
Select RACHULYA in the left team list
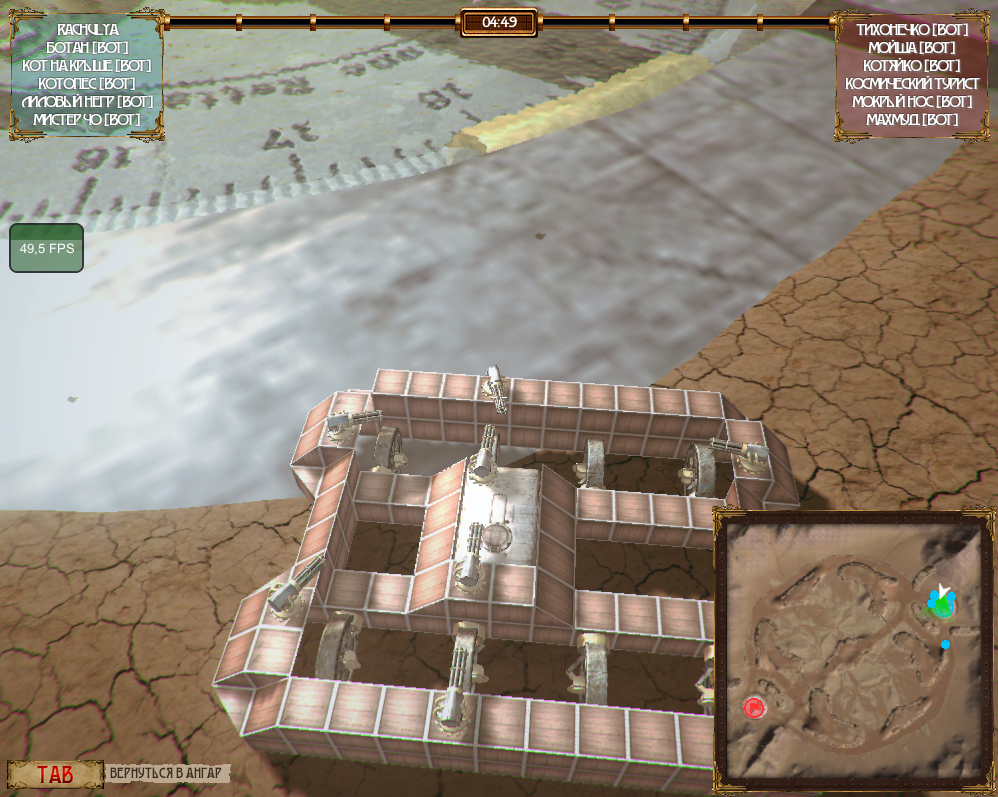pyautogui.click(x=87, y=30)
